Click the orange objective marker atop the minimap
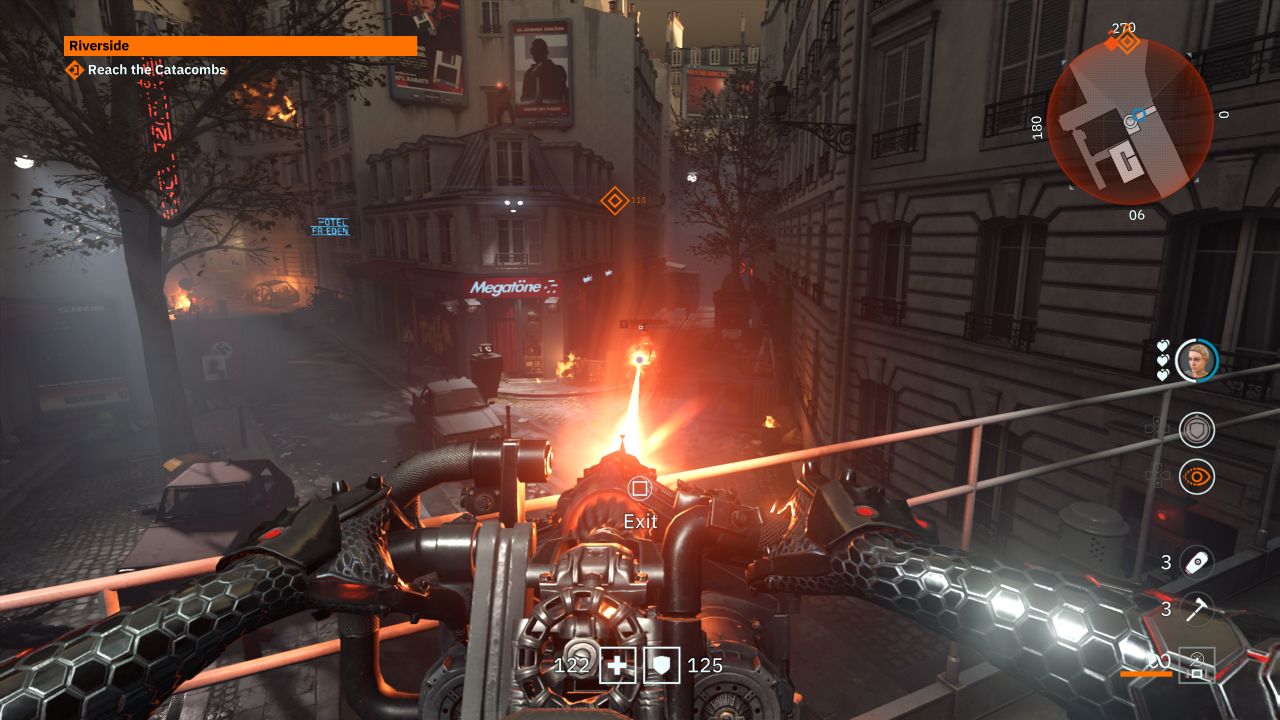Image resolution: width=1280 pixels, height=720 pixels. (1125, 42)
